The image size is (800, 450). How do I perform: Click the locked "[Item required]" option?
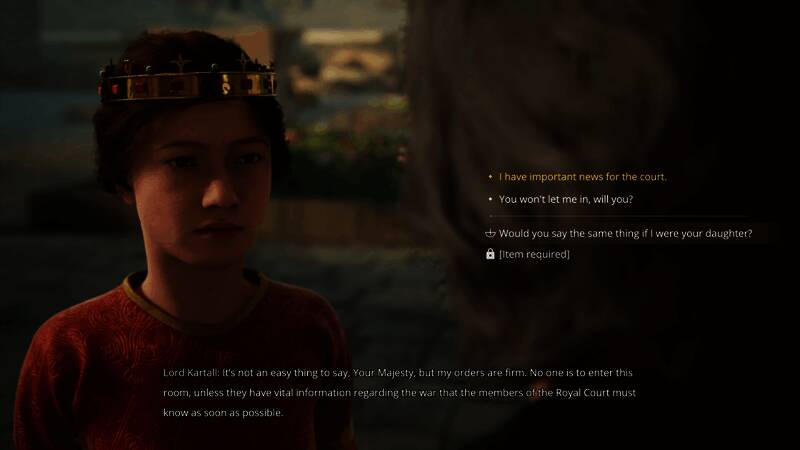pos(534,255)
